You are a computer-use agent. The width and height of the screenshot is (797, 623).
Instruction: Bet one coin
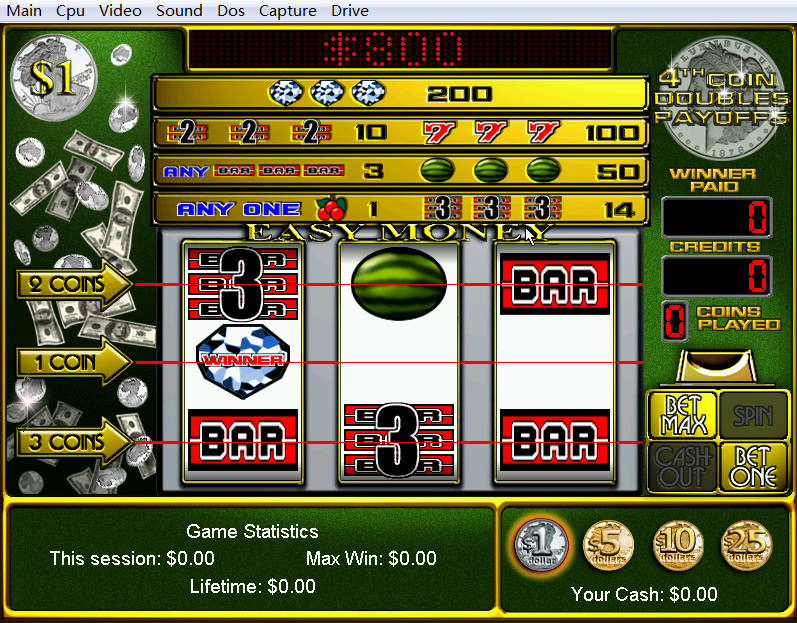click(753, 466)
